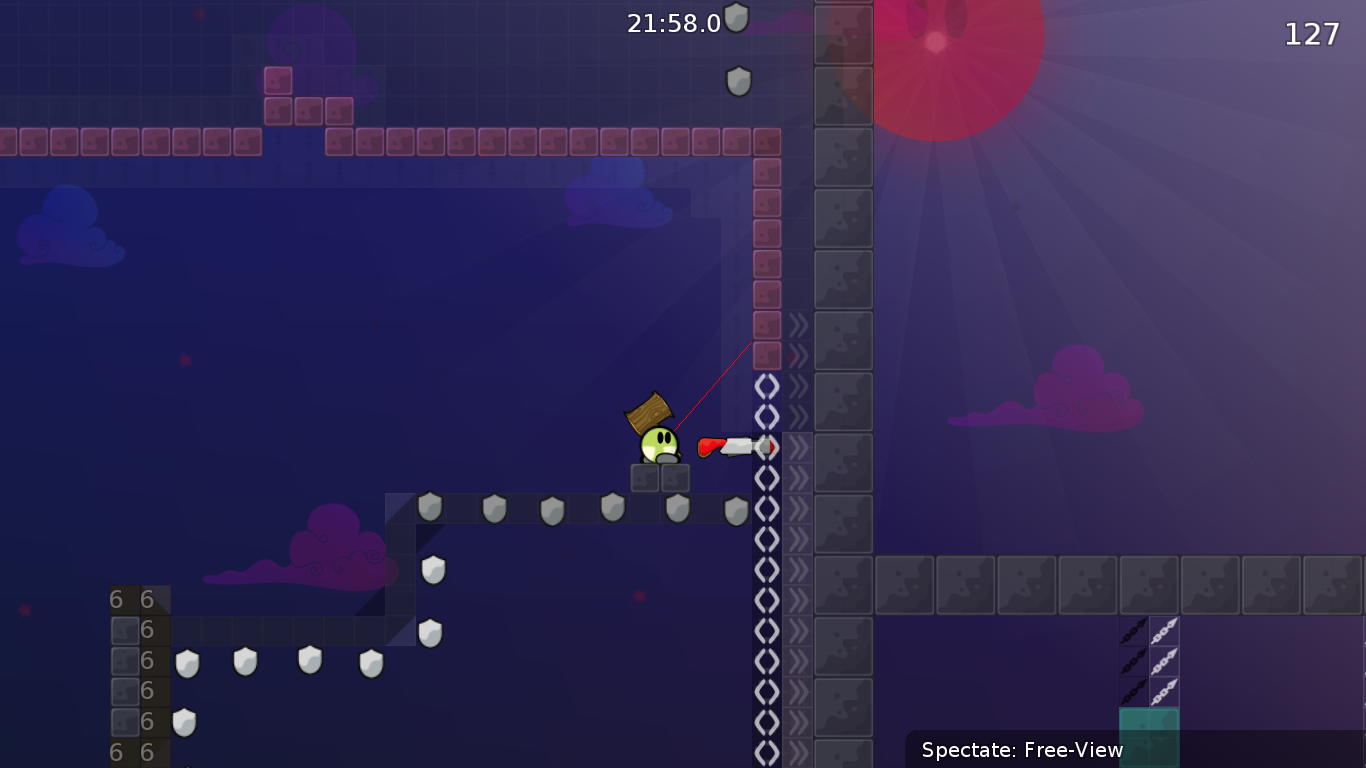
Task: Select the score counter showing 127
Action: coord(1312,34)
